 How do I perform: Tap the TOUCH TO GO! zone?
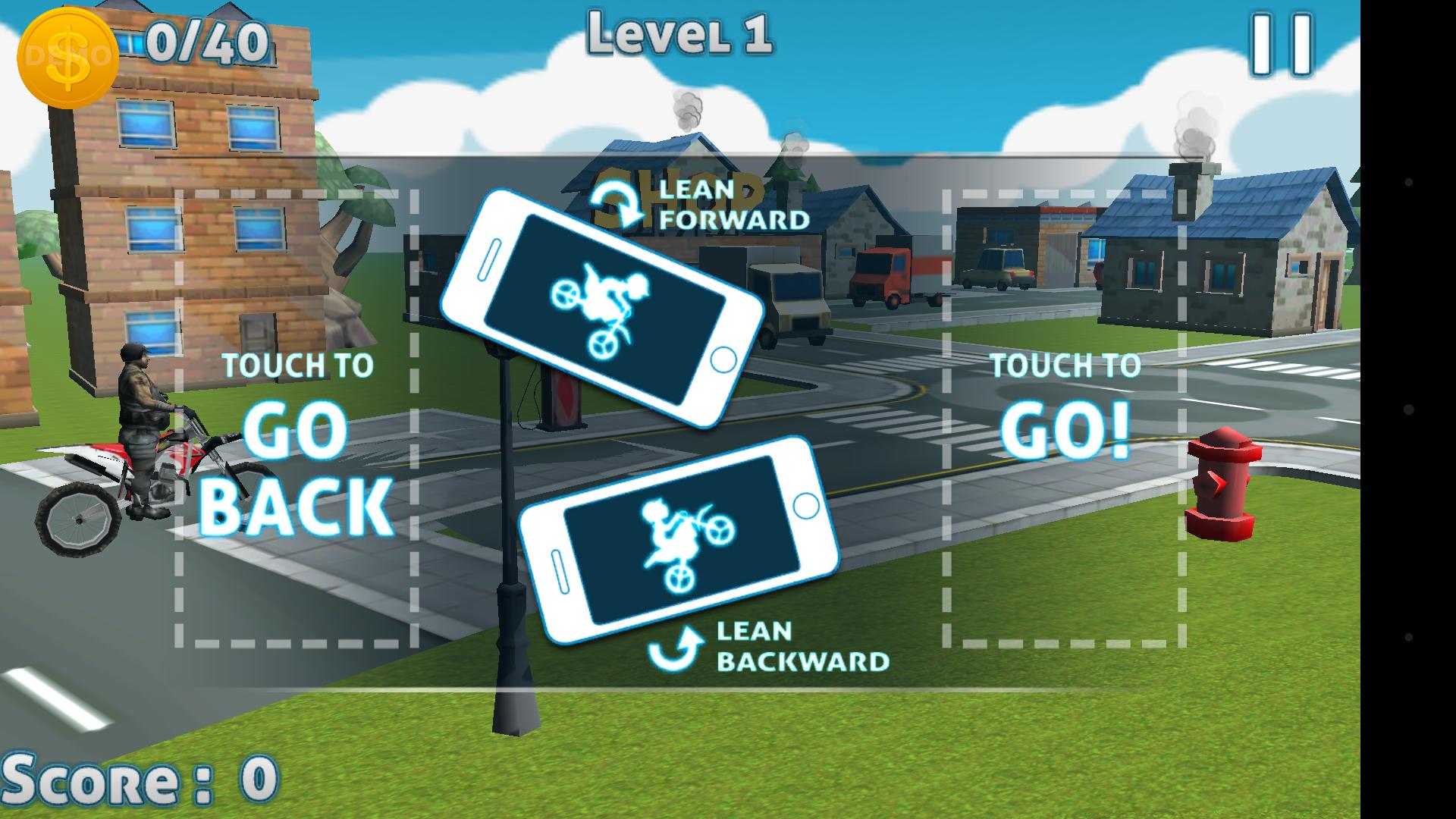(x=1065, y=418)
